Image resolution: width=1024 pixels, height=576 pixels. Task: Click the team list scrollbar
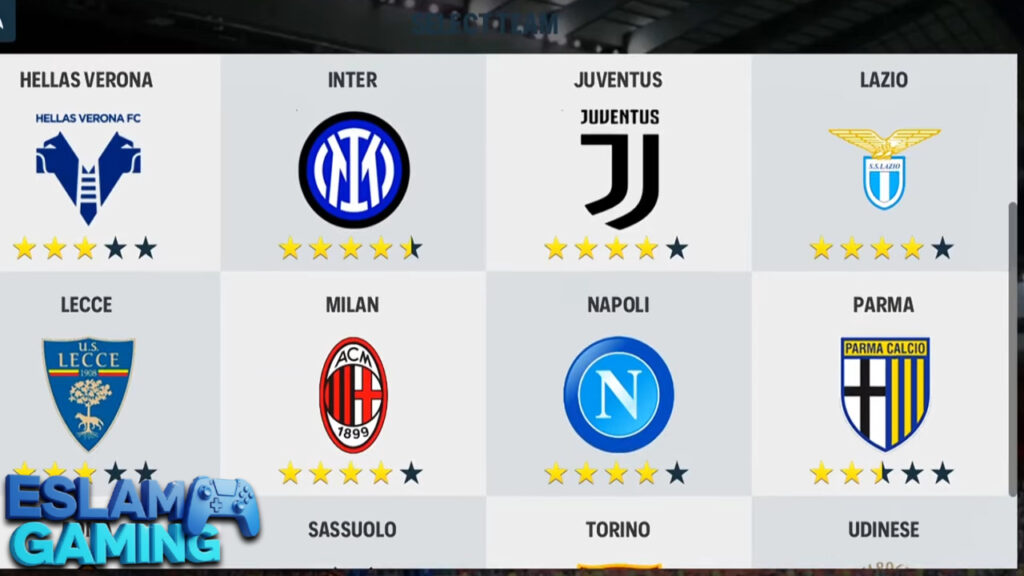(x=1011, y=350)
